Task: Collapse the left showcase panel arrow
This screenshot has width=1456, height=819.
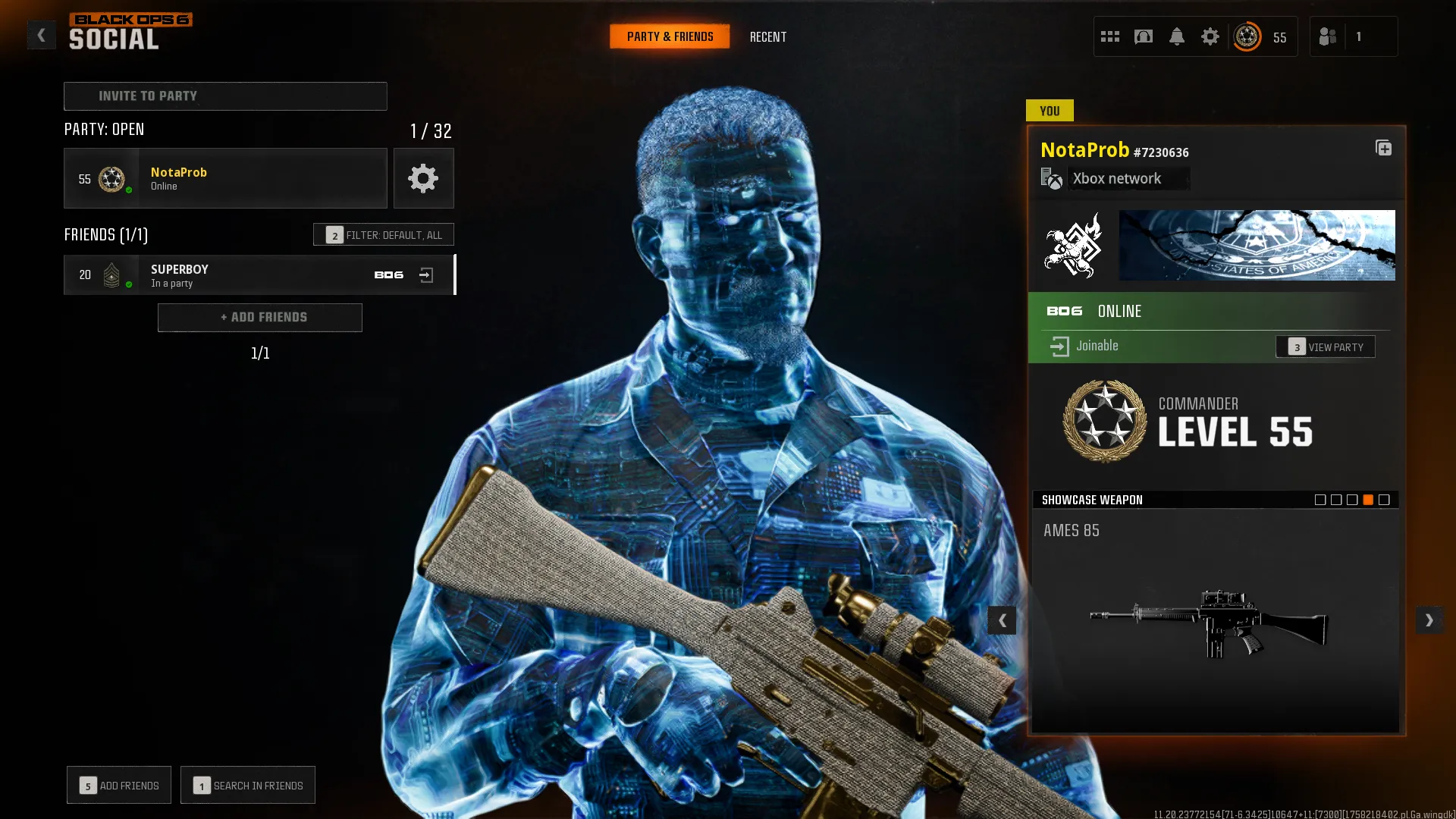Action: [1002, 620]
